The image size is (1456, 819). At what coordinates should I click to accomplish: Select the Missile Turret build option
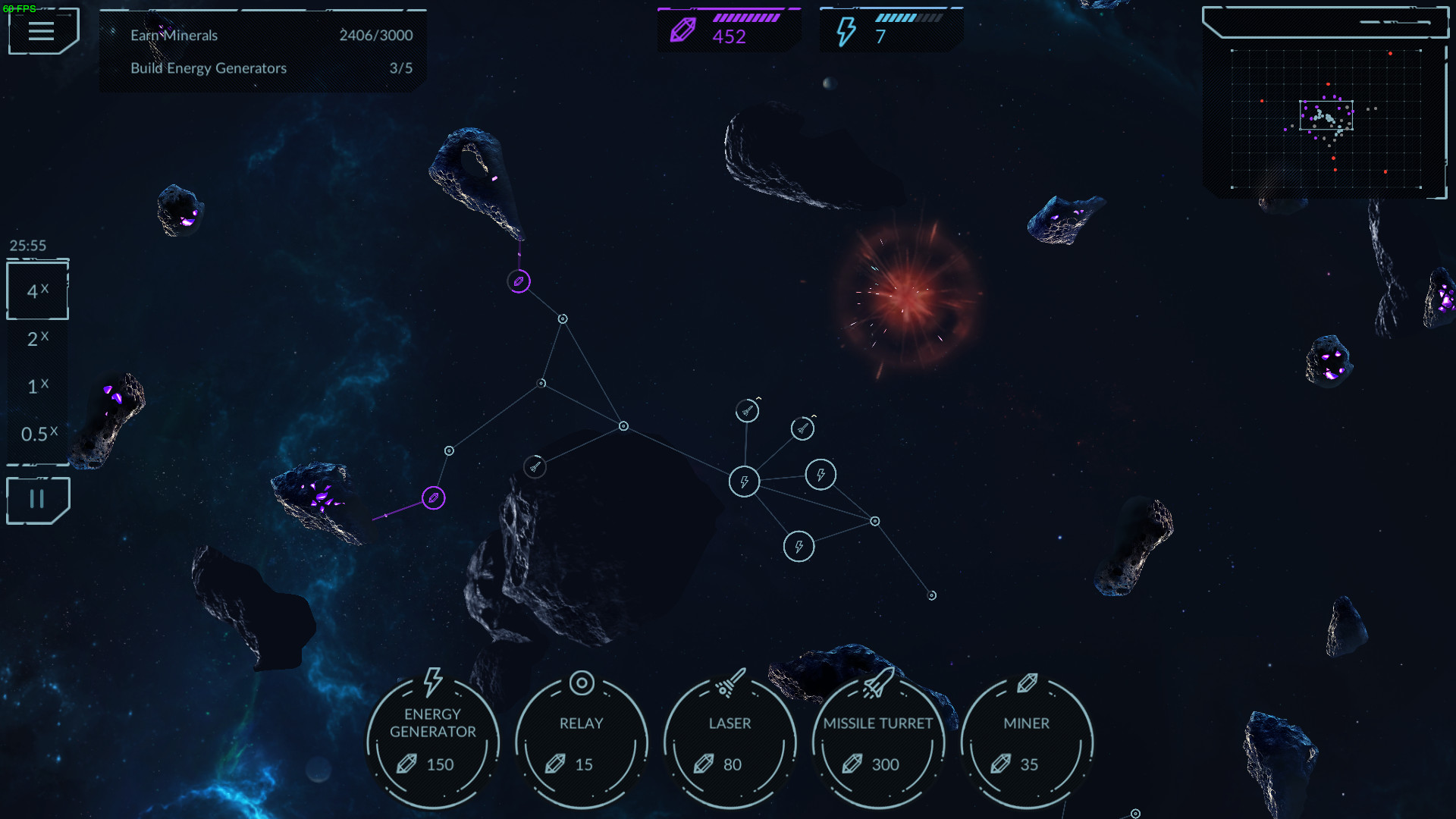tap(878, 741)
